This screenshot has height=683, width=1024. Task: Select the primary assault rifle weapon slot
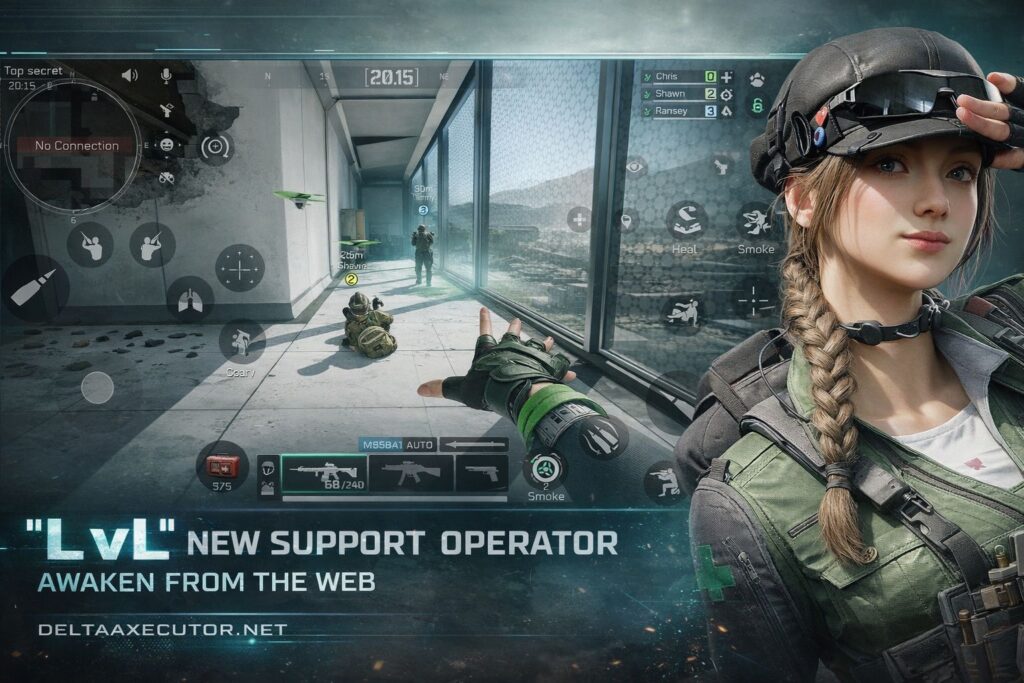click(323, 473)
